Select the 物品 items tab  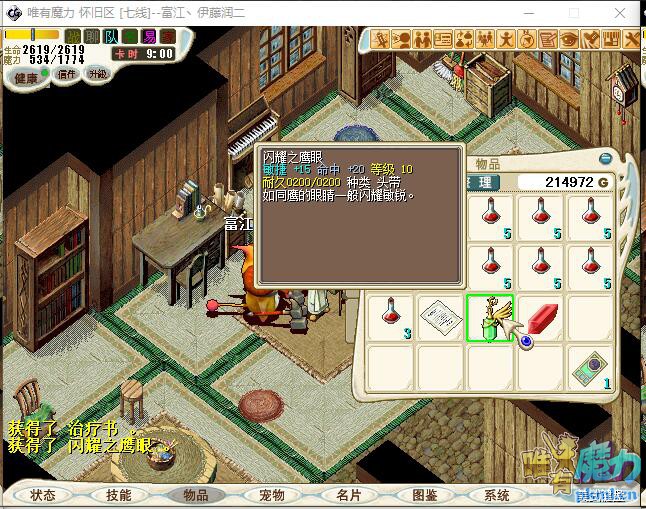click(195, 495)
